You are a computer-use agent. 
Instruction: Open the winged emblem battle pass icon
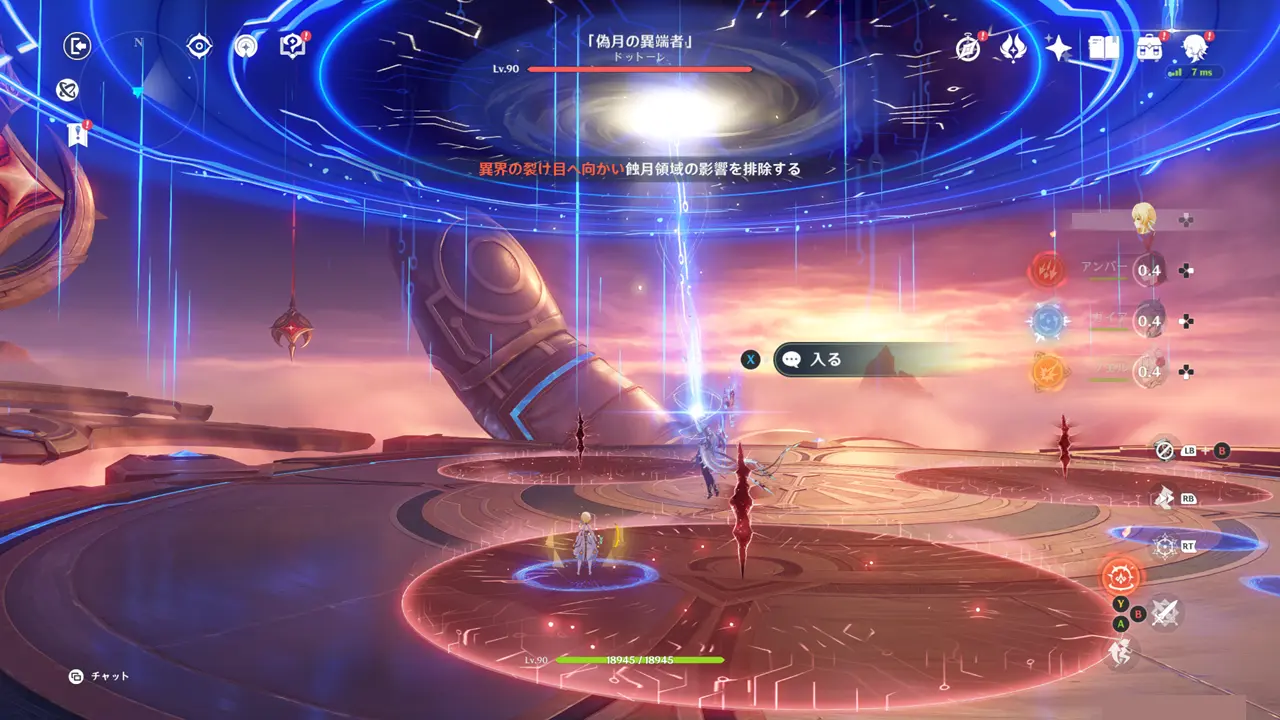tap(1013, 48)
